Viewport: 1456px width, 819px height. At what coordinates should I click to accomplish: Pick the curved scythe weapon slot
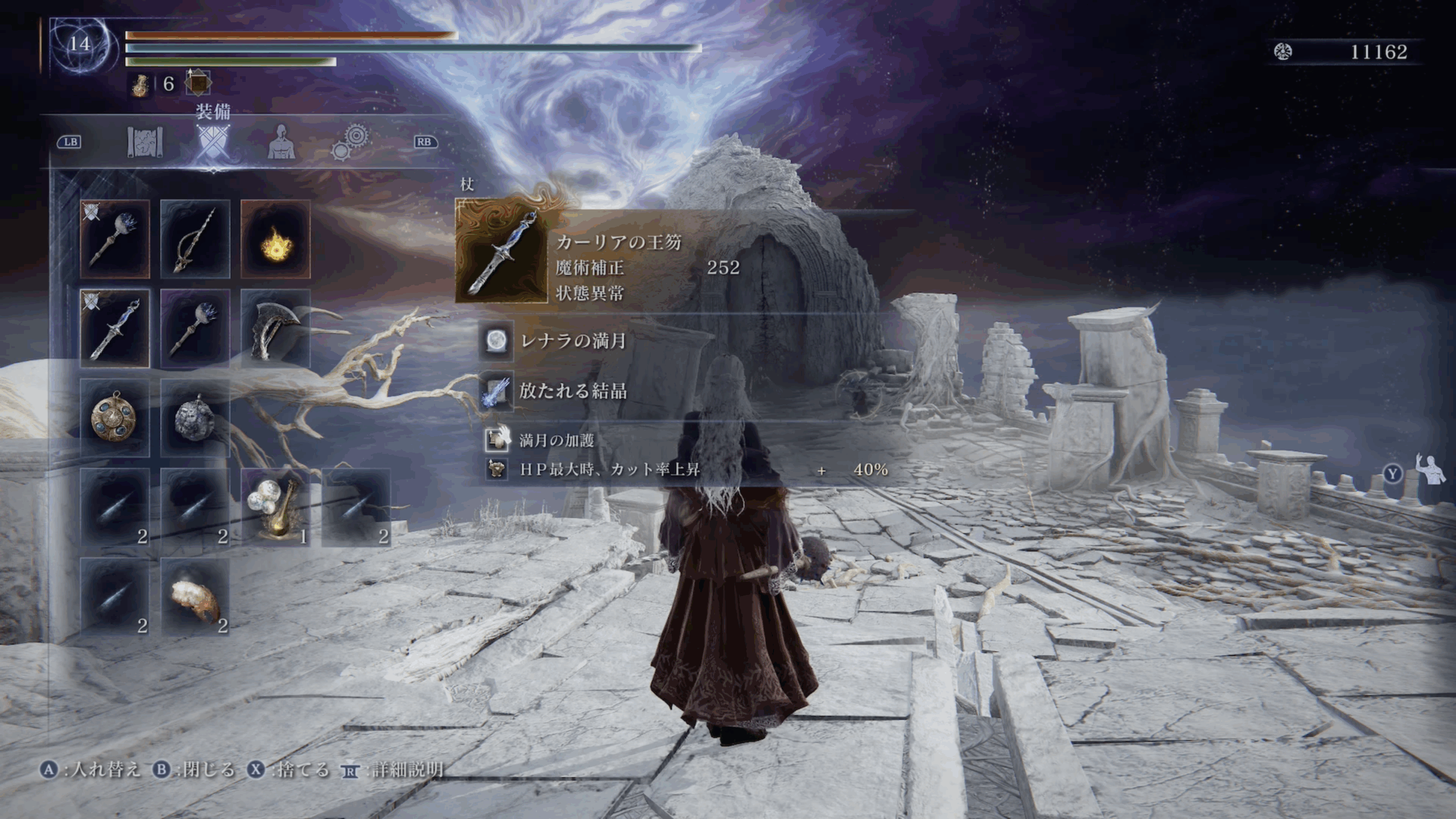276,329
